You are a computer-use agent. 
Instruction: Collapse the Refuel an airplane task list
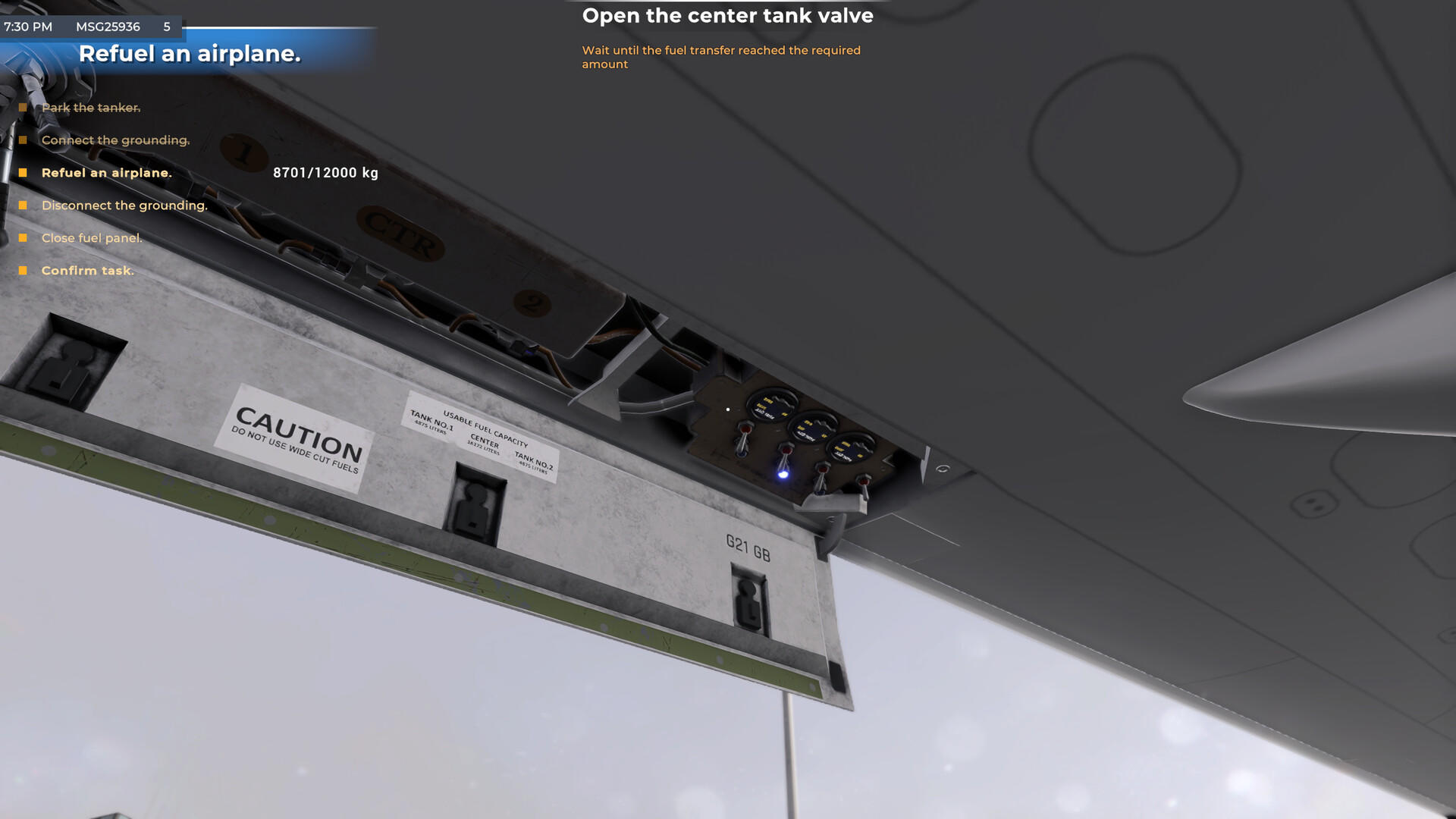(107, 173)
